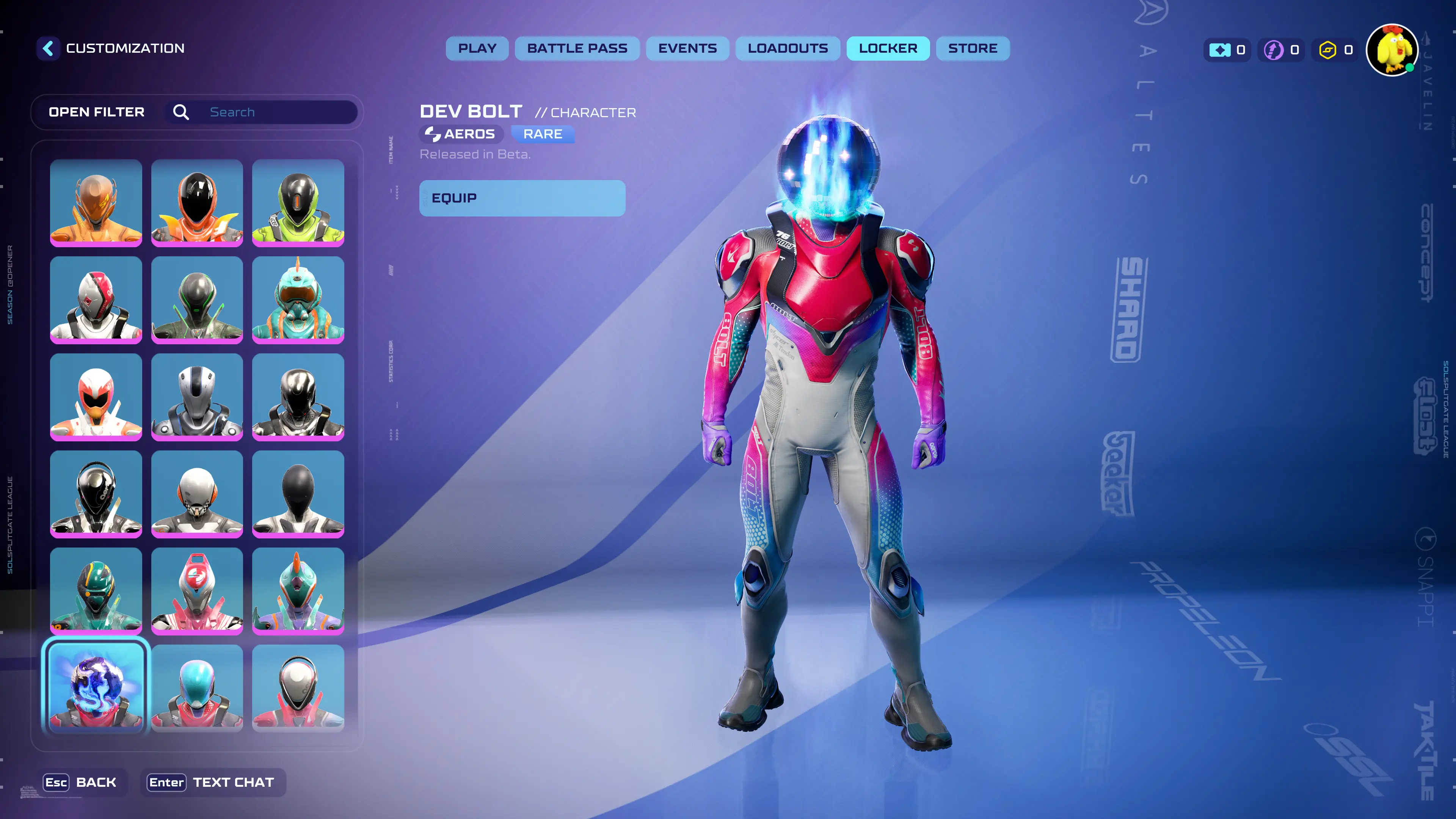Screen dimensions: 1456x819
Task: Choose the pink and white striped helmet skin
Action: [197, 591]
